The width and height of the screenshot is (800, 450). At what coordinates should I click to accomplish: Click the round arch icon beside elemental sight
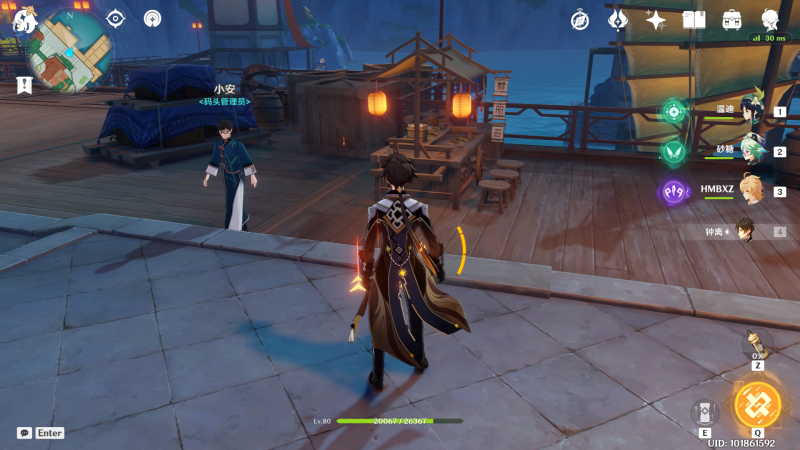pyautogui.click(x=152, y=18)
